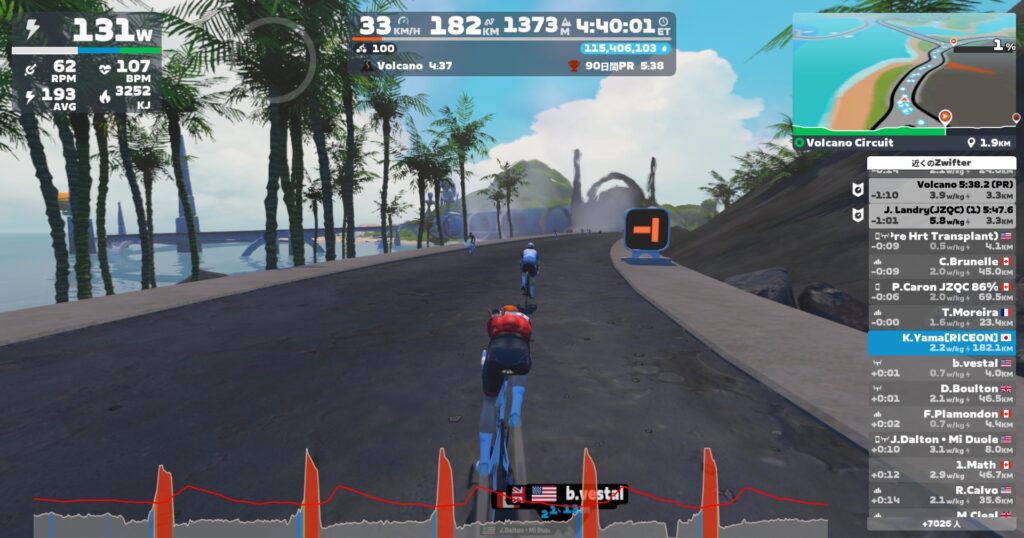
Task: Choose rider C.Brunelle in the nearby list
Action: tap(941, 266)
